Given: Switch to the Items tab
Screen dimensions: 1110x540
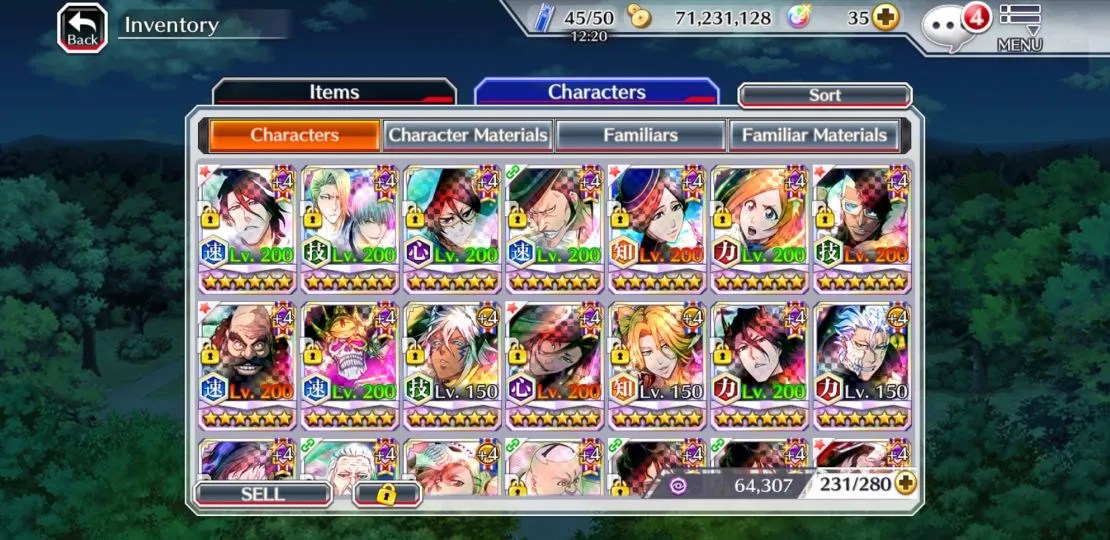Looking at the screenshot, I should pyautogui.click(x=334, y=92).
